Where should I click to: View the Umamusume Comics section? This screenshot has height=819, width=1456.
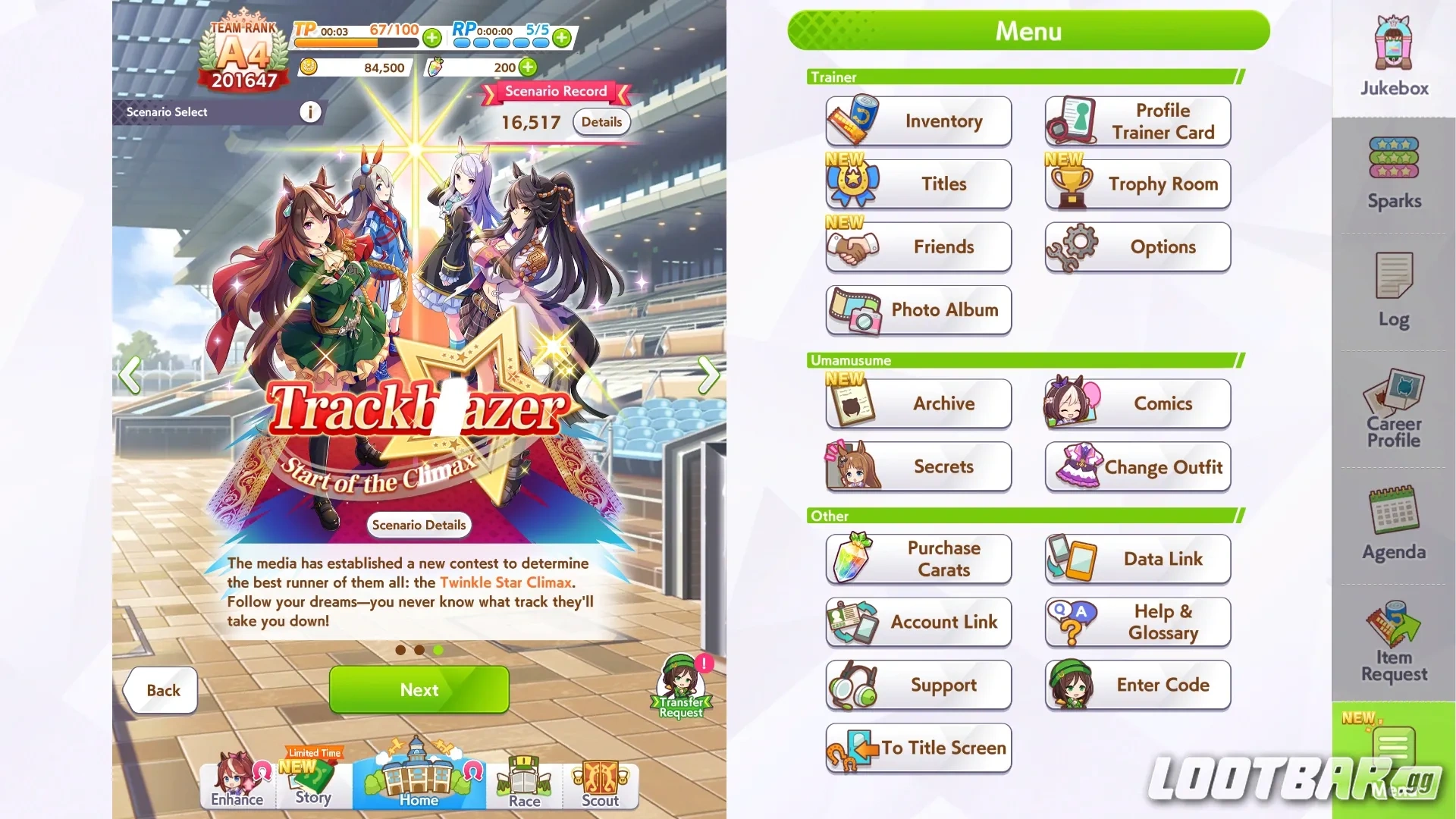(x=1137, y=403)
